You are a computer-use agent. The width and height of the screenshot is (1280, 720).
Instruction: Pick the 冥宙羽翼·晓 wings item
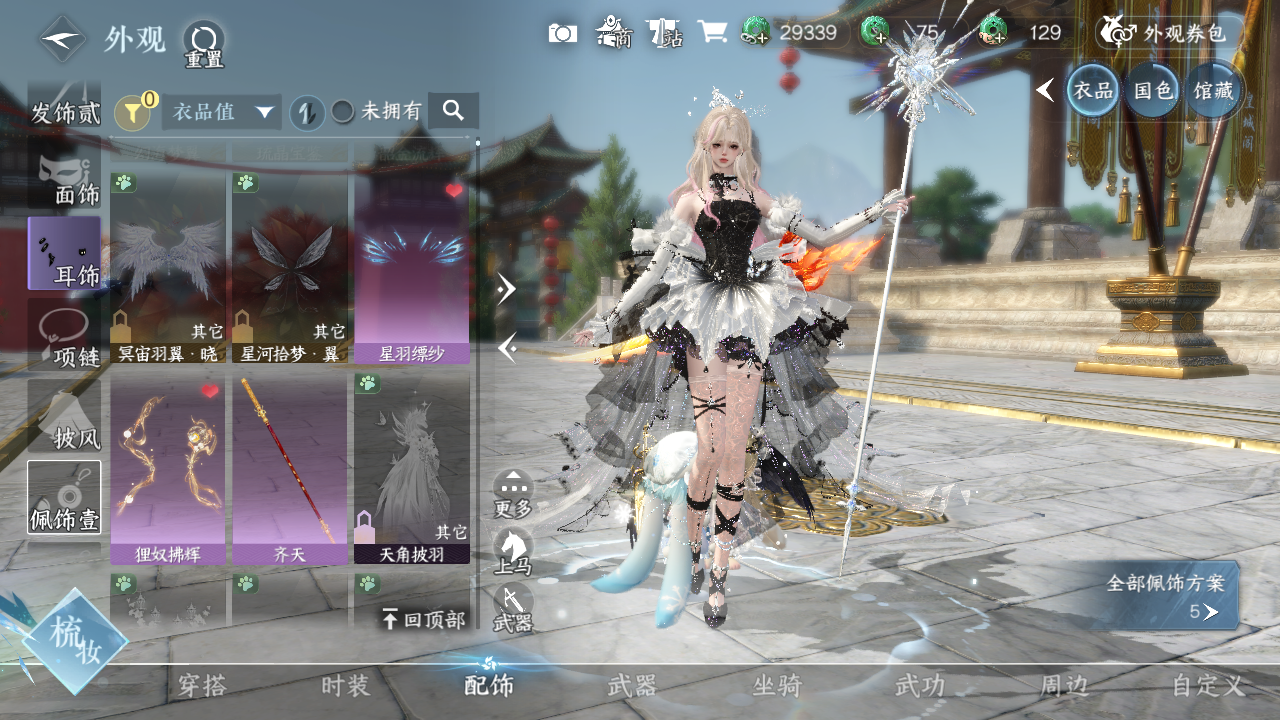point(168,265)
